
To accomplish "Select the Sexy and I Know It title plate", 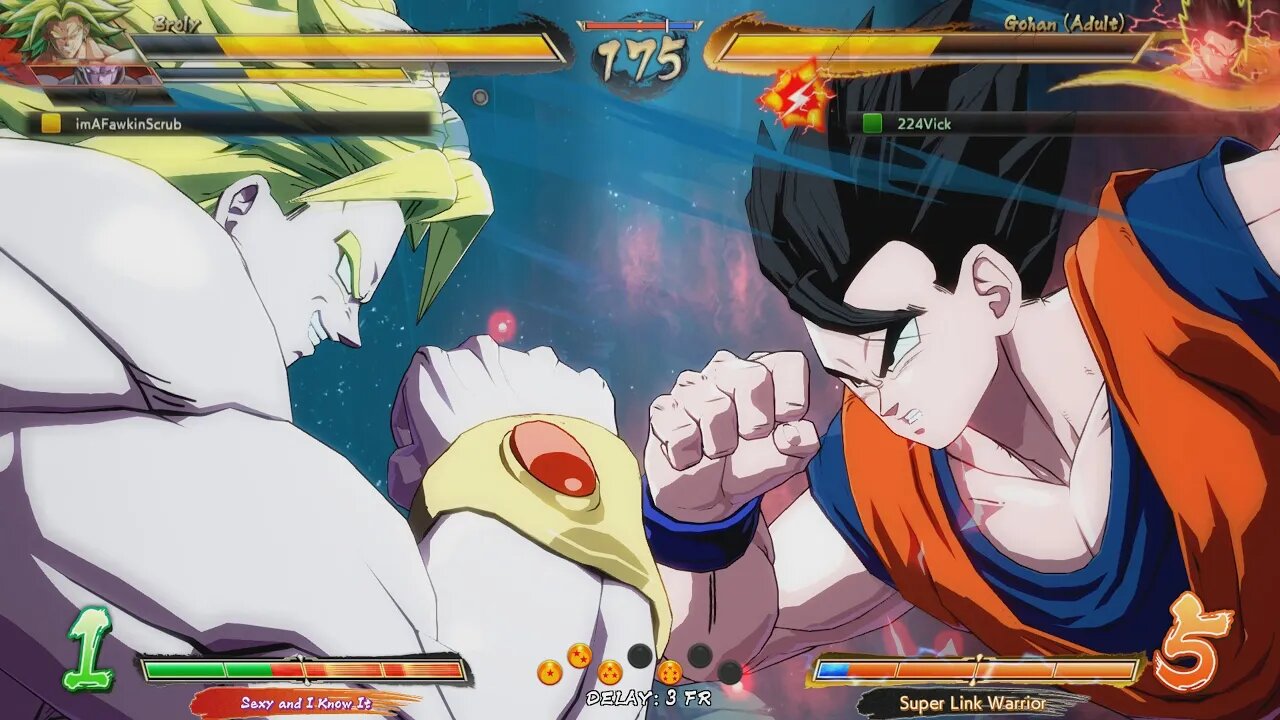I will [305, 703].
